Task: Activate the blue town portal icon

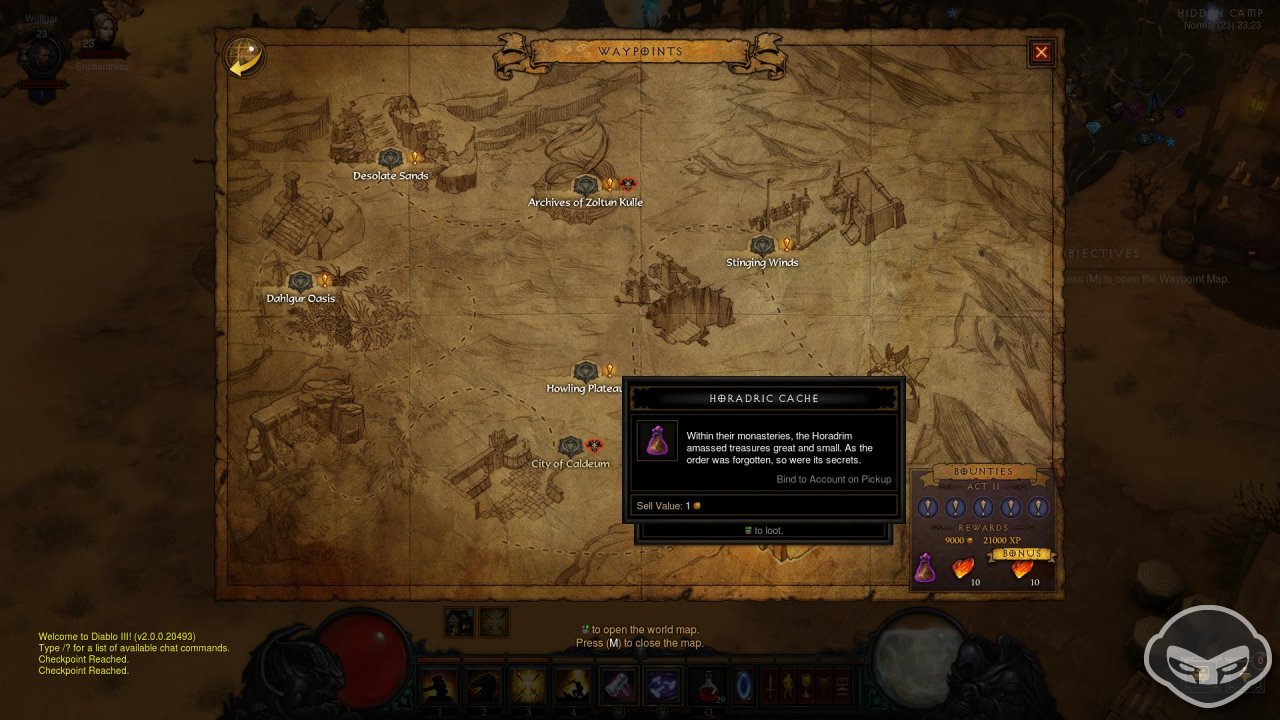Action: [741, 685]
